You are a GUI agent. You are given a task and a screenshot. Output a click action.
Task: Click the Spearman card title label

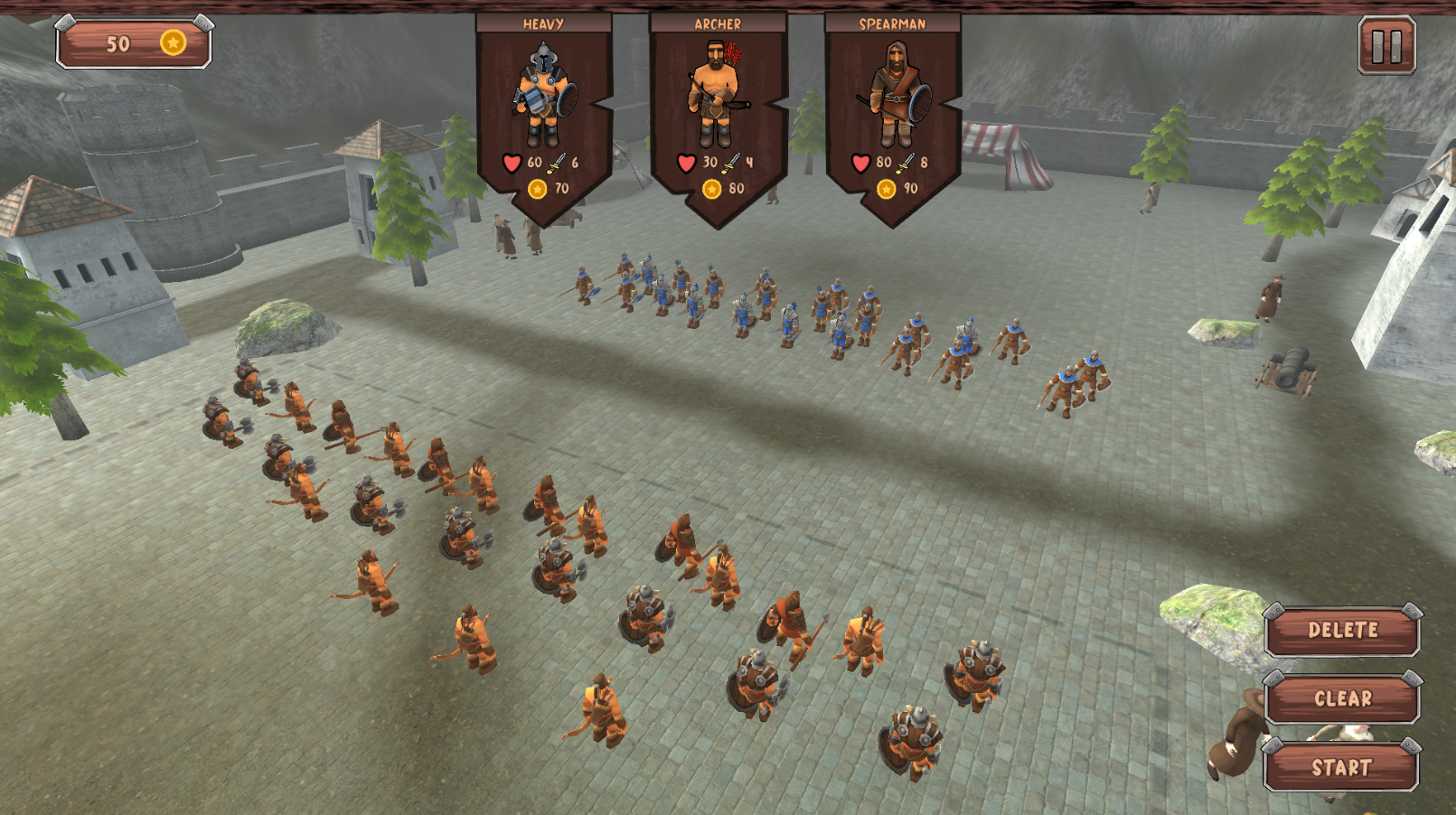[892, 21]
